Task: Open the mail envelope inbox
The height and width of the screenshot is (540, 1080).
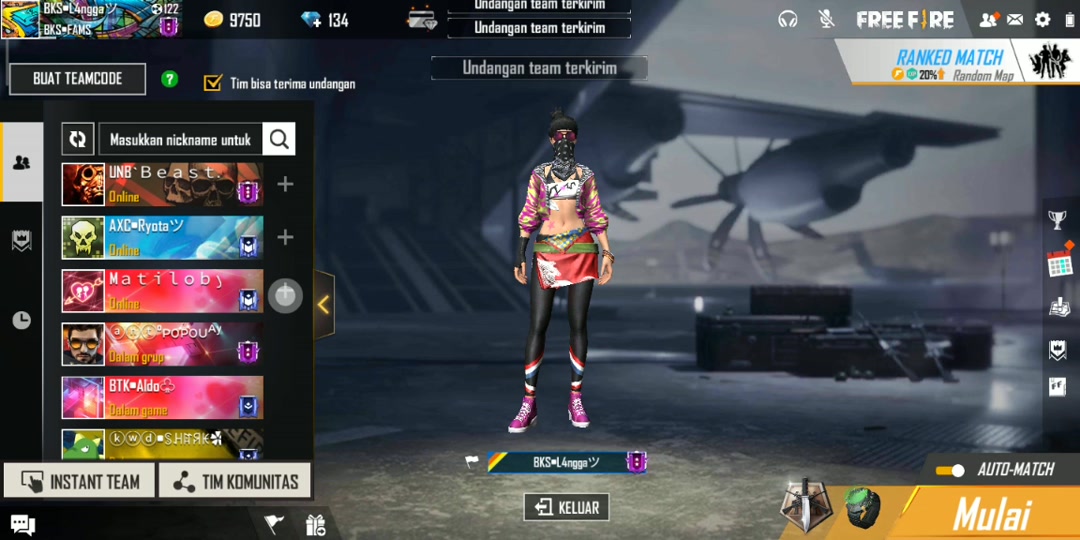Action: 1015,19
